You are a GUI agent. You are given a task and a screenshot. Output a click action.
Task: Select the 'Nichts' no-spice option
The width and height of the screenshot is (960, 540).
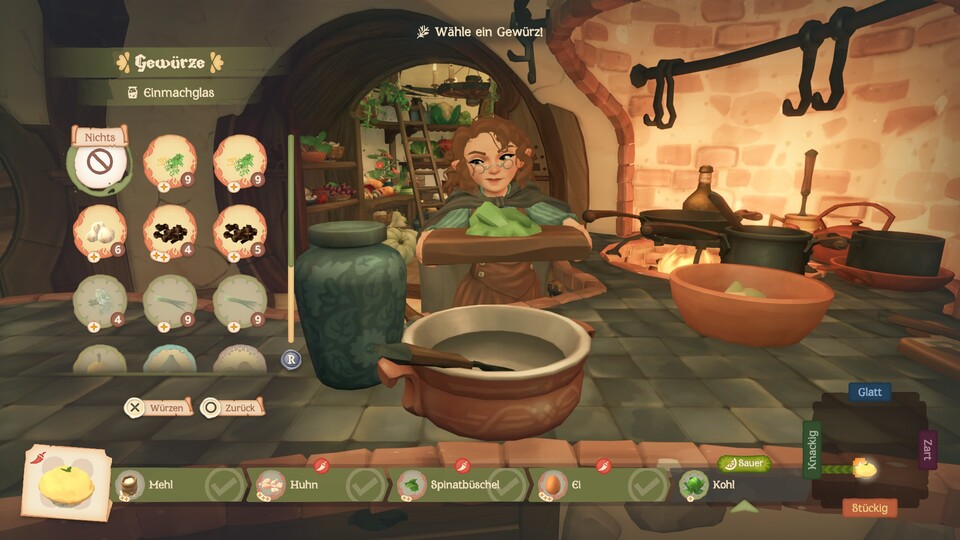click(x=99, y=163)
